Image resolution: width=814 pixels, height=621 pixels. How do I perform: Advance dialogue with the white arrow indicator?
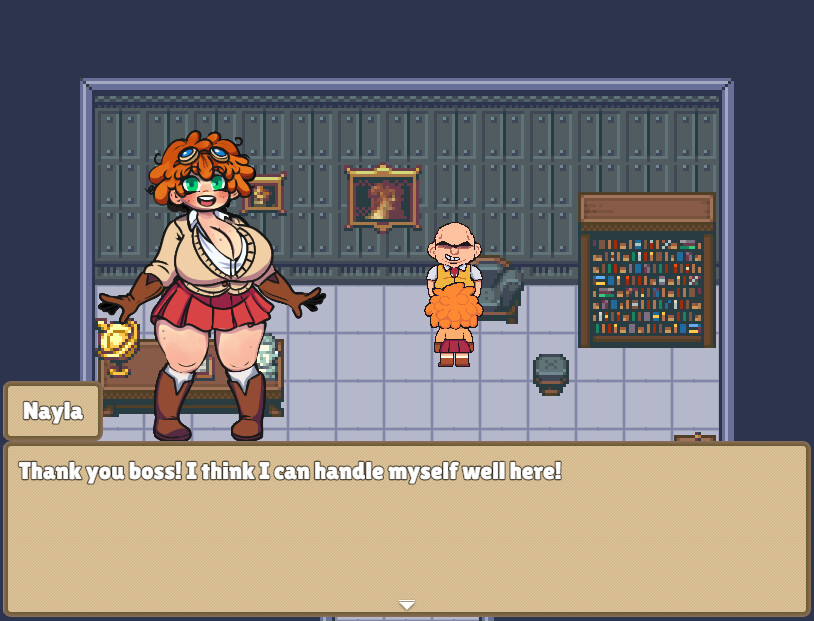click(x=406, y=605)
